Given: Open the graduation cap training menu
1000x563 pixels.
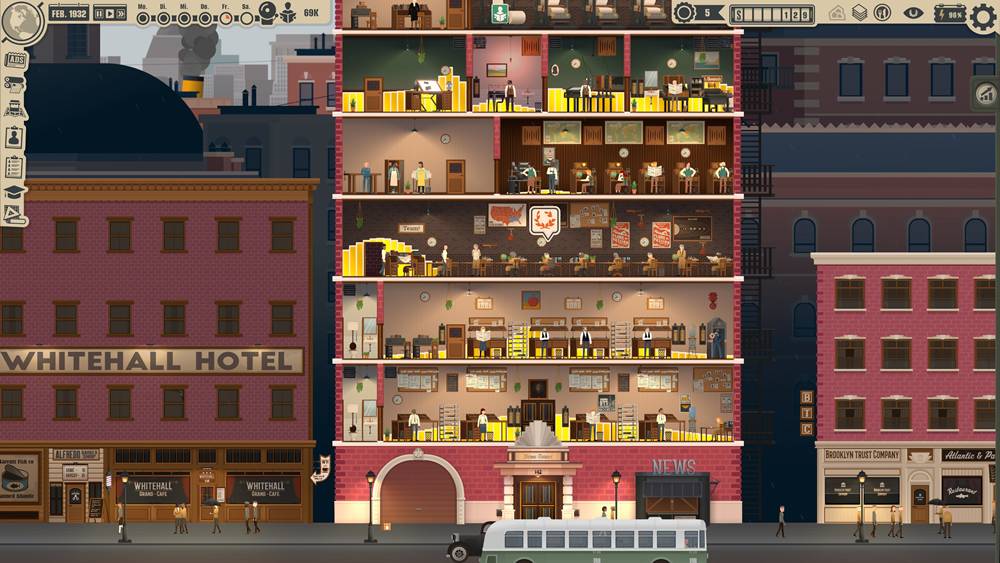Looking at the screenshot, I should coord(15,191).
